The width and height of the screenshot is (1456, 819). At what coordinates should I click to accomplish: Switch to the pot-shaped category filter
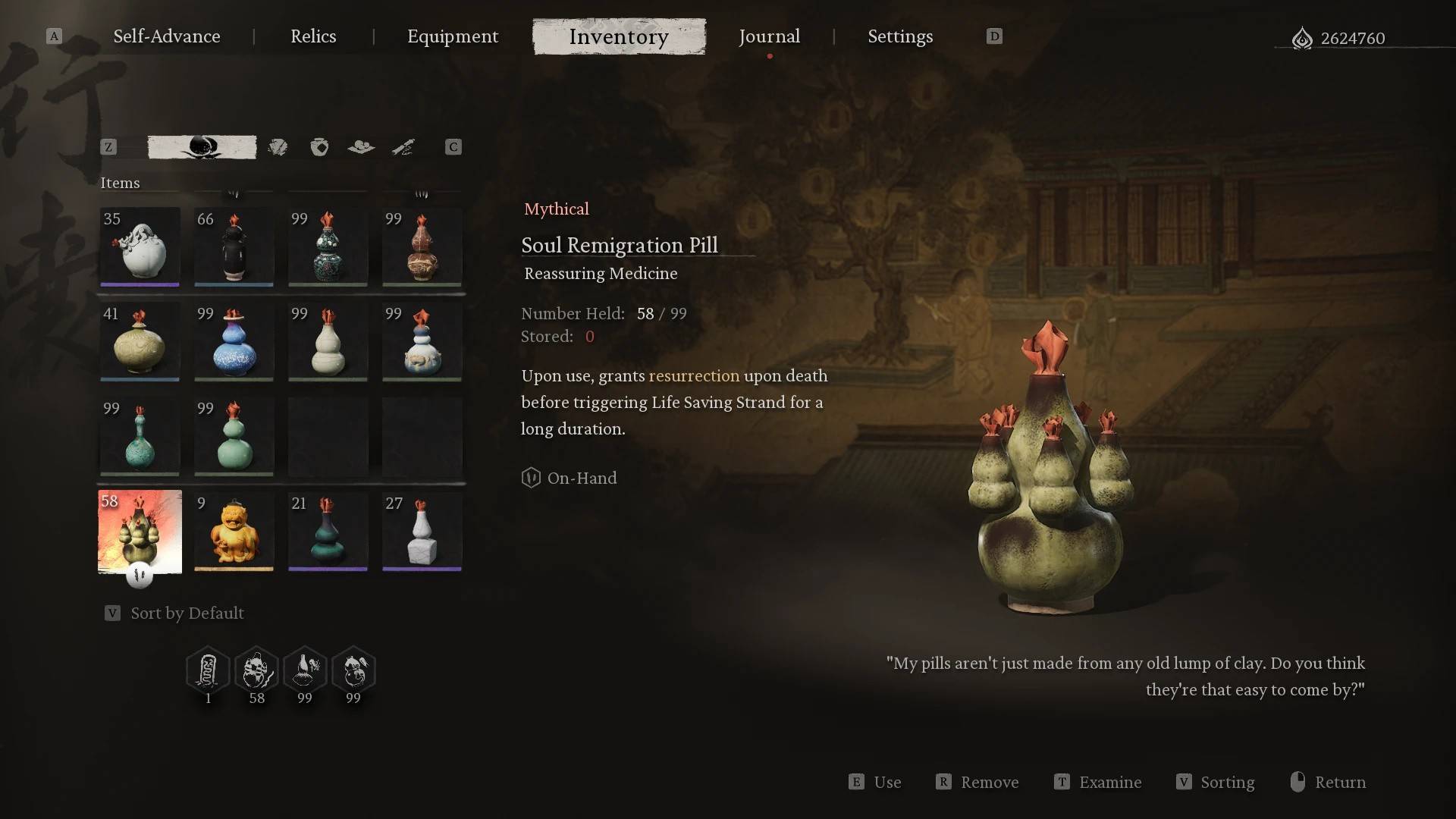pos(319,147)
